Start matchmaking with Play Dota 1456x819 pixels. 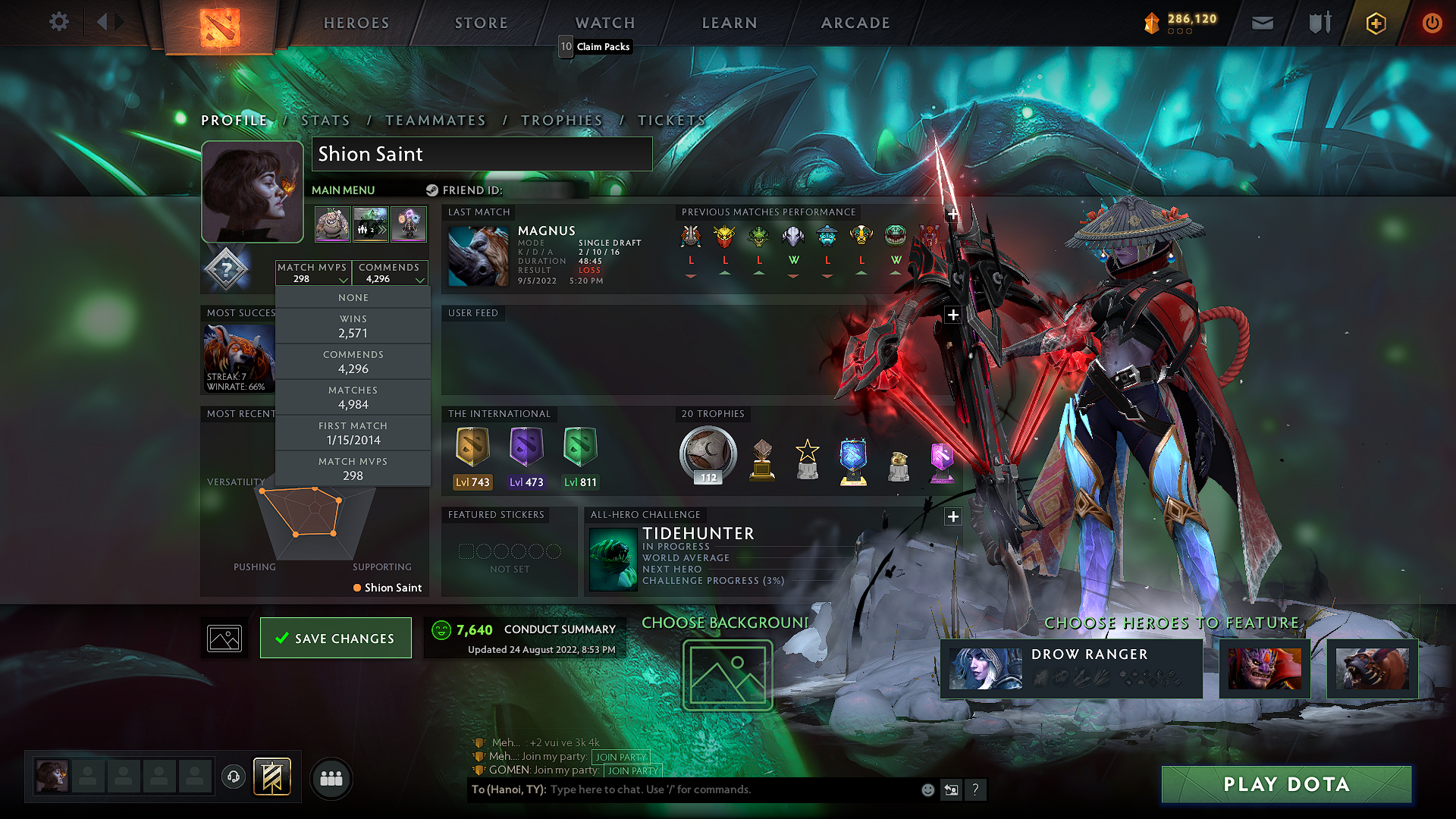1286,784
